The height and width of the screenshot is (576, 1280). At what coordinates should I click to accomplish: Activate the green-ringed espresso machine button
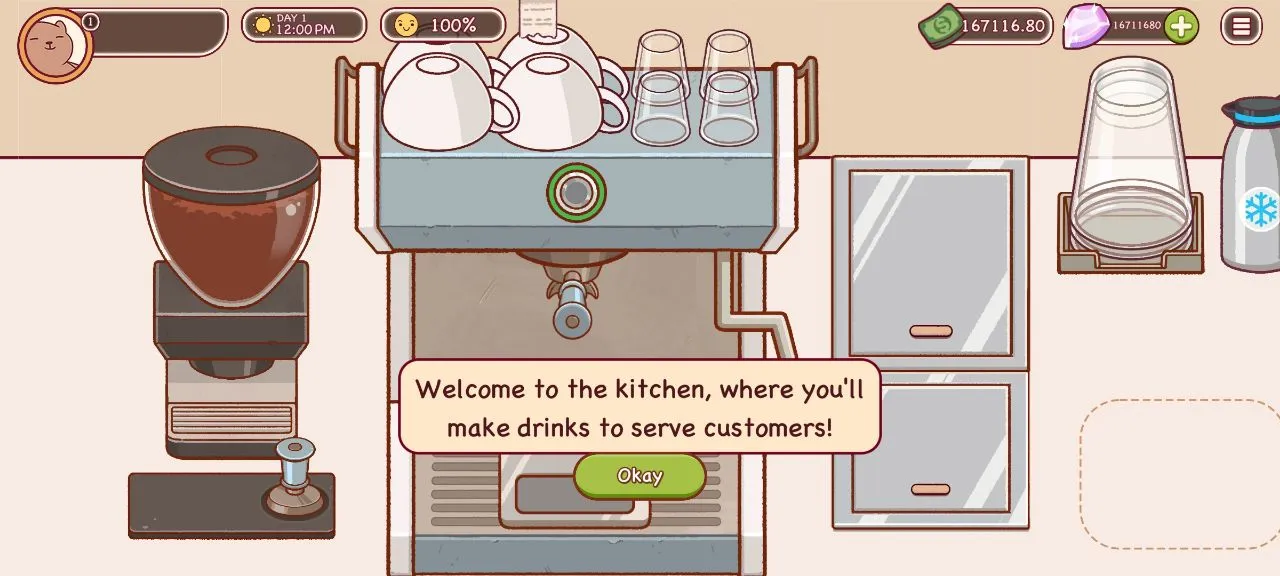tap(576, 192)
